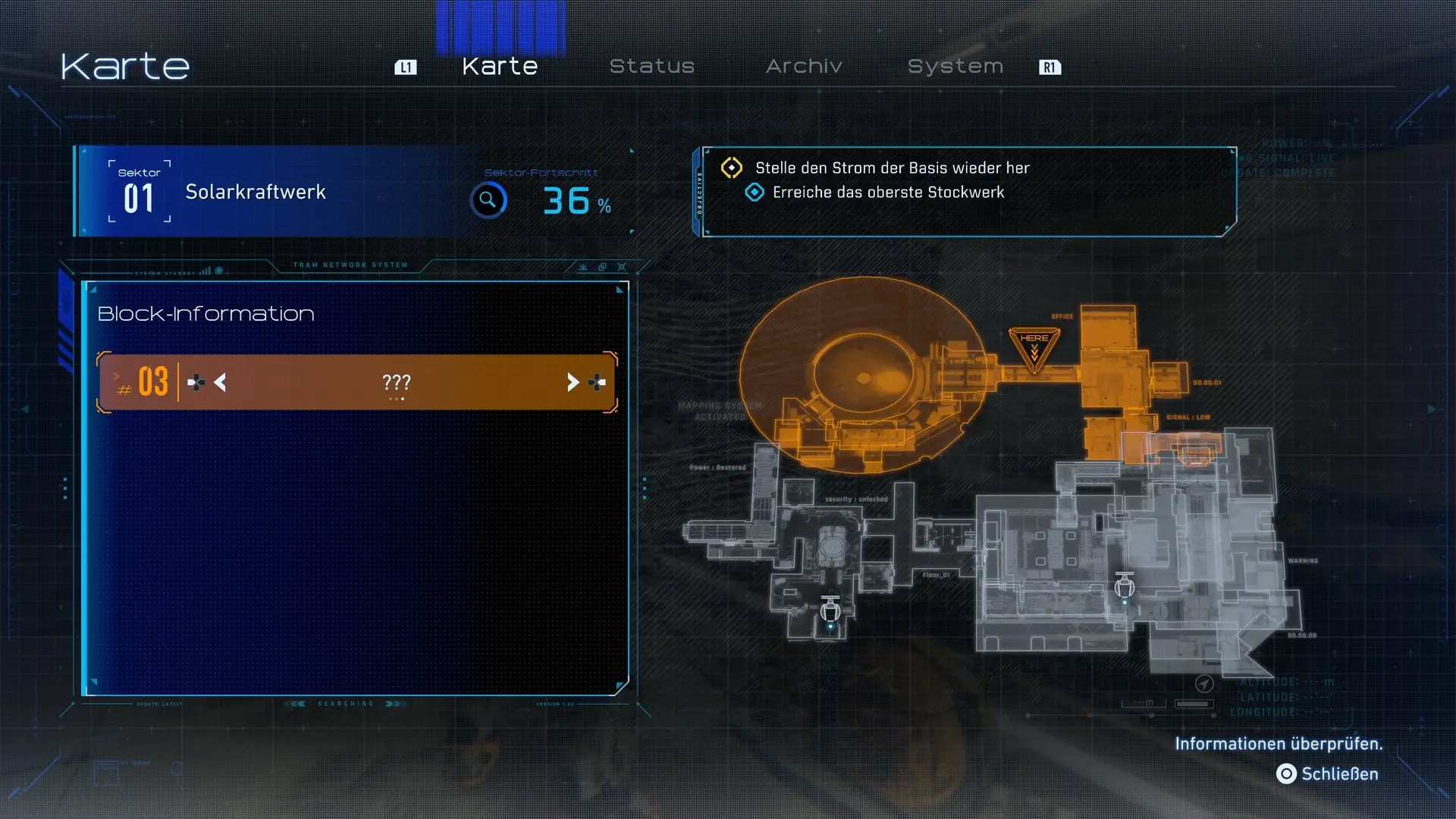The height and width of the screenshot is (819, 1456).
Task: Advance to the next block with right arrow
Action: pos(573,383)
